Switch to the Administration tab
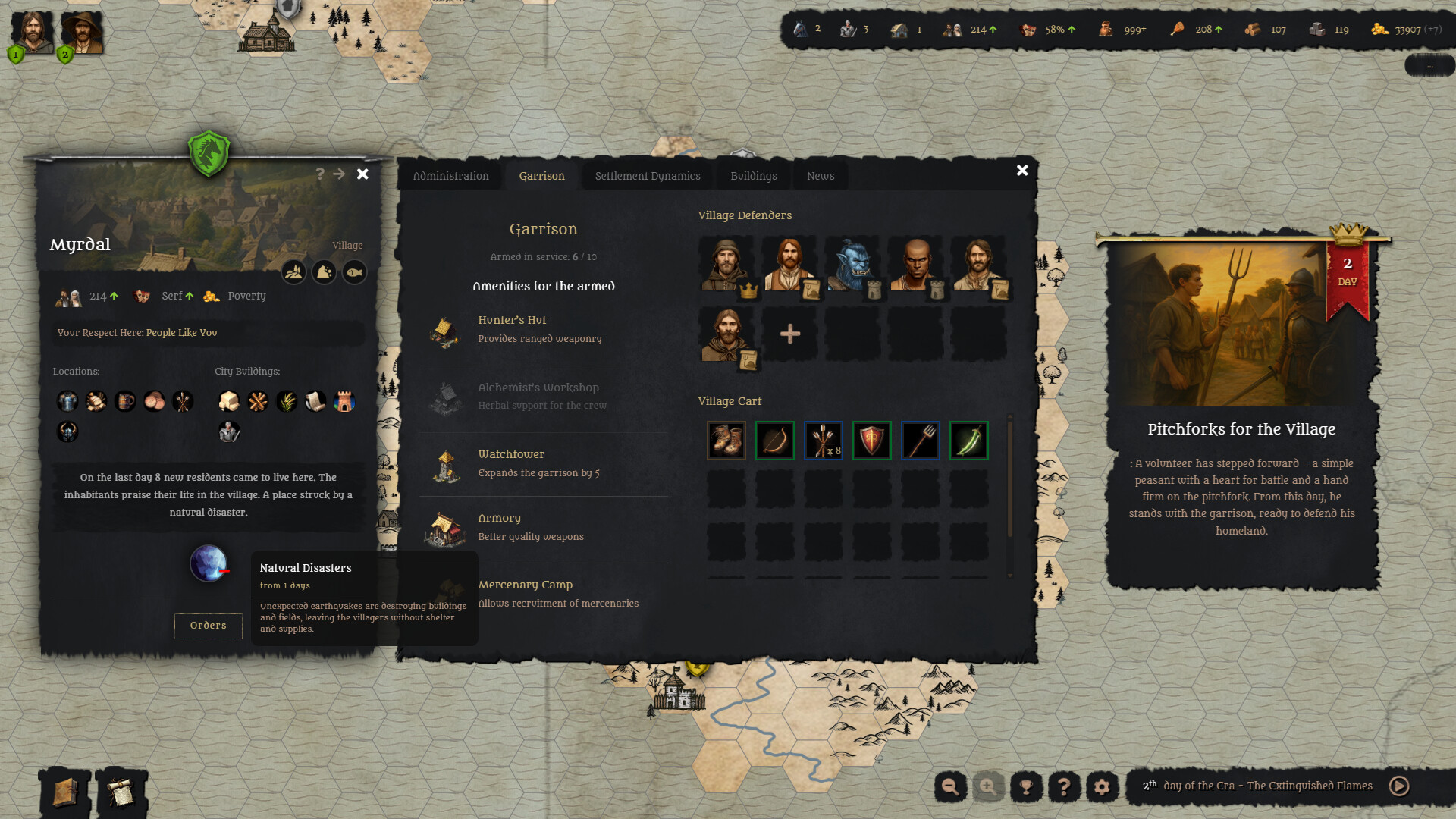 point(450,176)
